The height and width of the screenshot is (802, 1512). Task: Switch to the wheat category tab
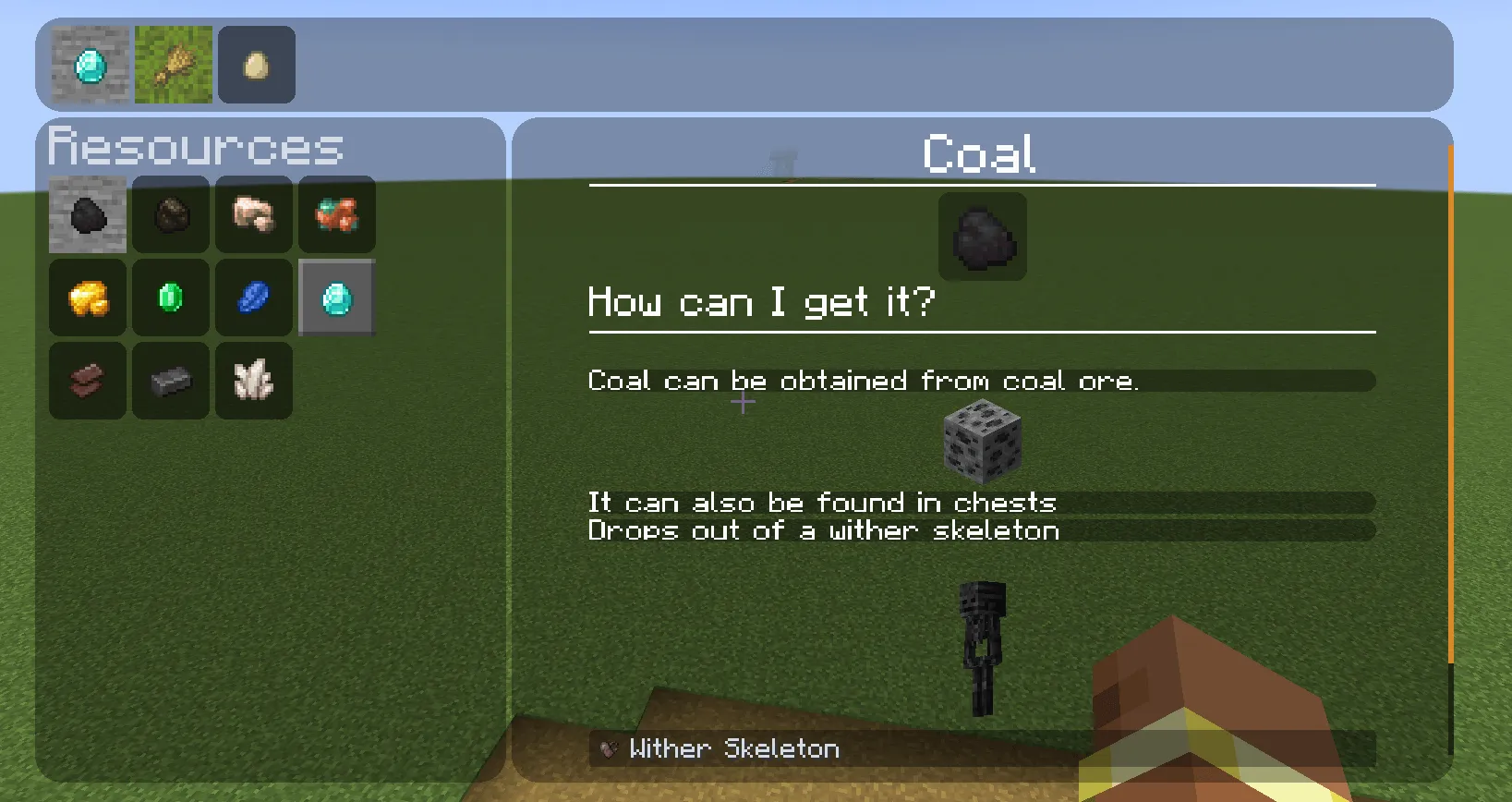[173, 64]
